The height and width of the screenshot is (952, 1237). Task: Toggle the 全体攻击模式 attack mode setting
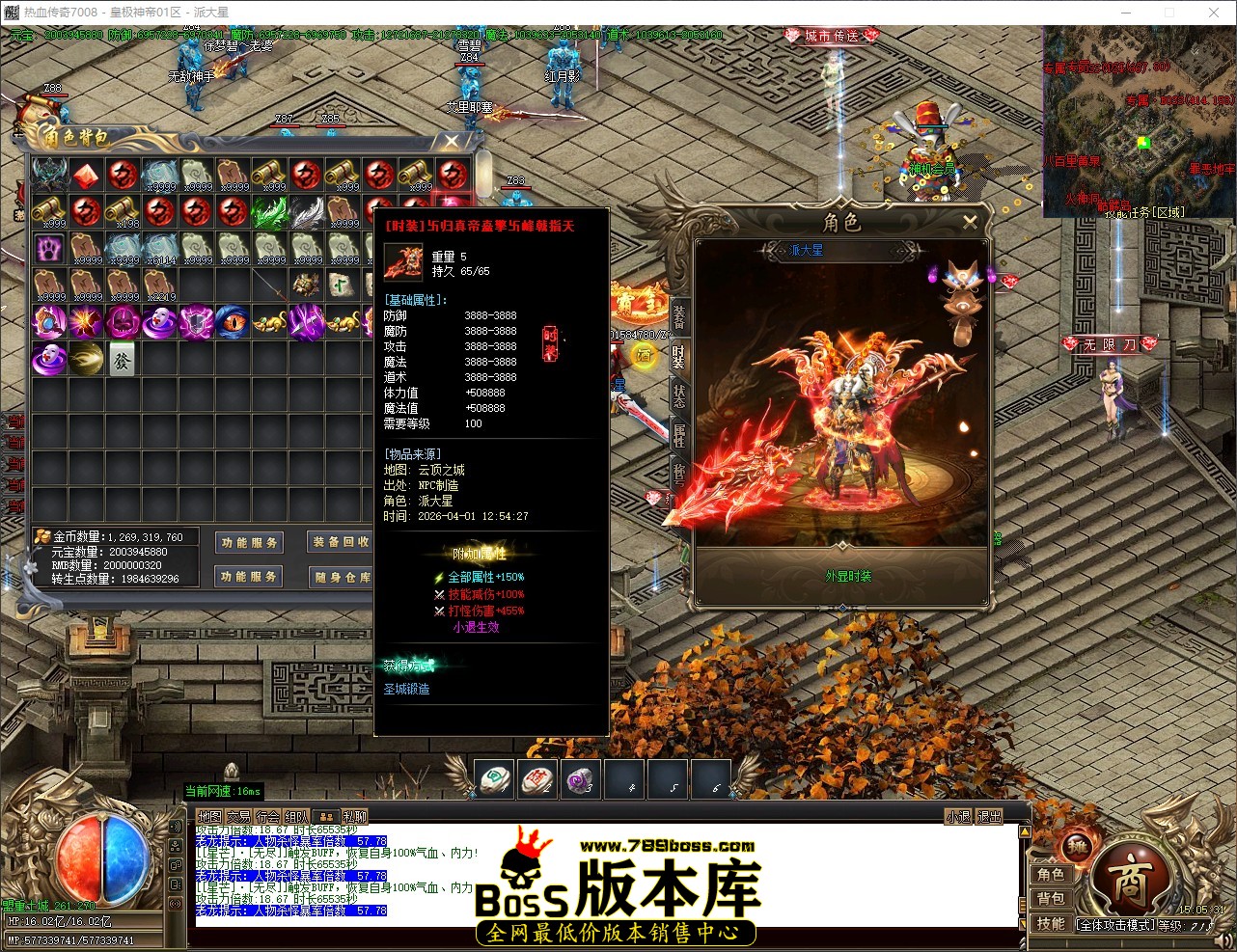pyautogui.click(x=1116, y=923)
